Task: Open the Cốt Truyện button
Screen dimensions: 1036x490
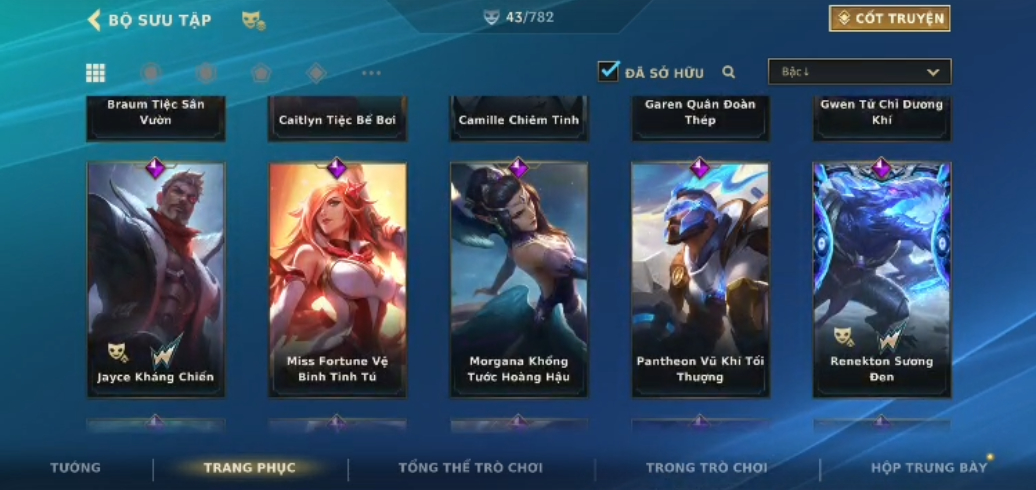Action: [x=889, y=18]
